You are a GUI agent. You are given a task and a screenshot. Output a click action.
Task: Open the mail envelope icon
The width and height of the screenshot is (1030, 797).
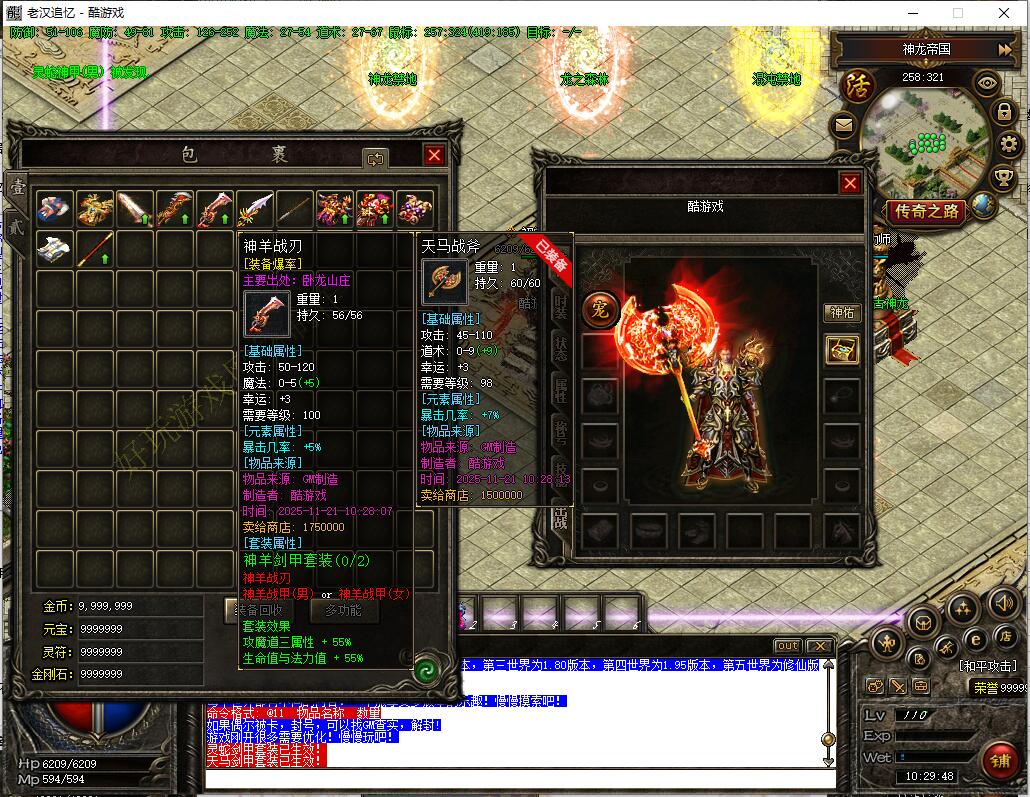[x=844, y=125]
